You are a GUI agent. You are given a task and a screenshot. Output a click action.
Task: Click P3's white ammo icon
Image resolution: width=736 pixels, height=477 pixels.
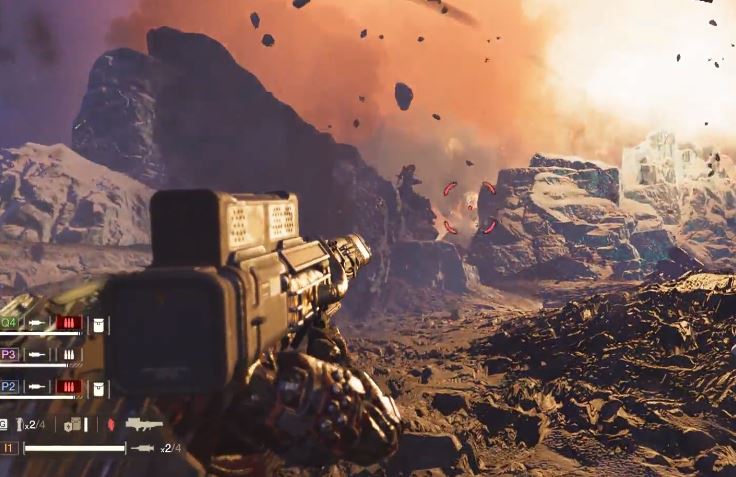point(68,355)
